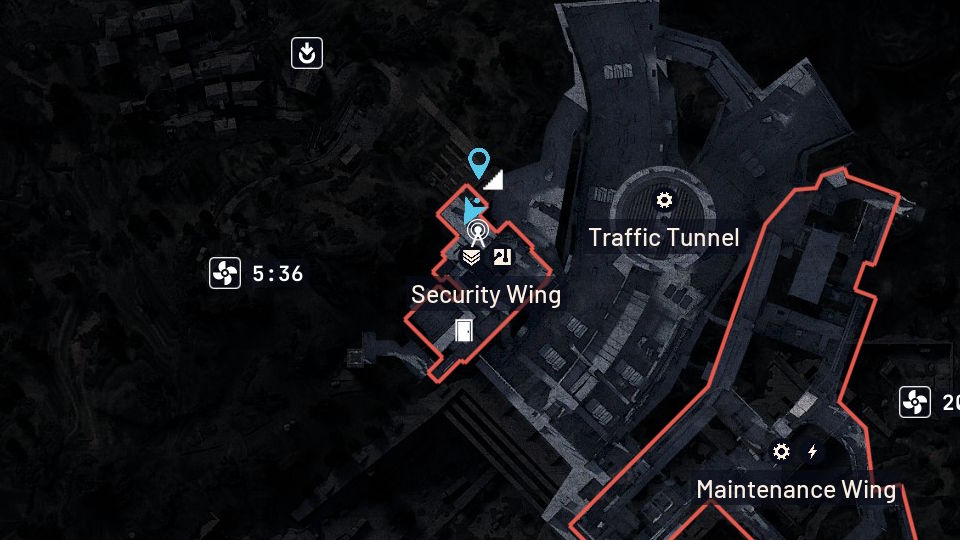Select the blue player arrow marker
This screenshot has height=540, width=960.
click(471, 211)
